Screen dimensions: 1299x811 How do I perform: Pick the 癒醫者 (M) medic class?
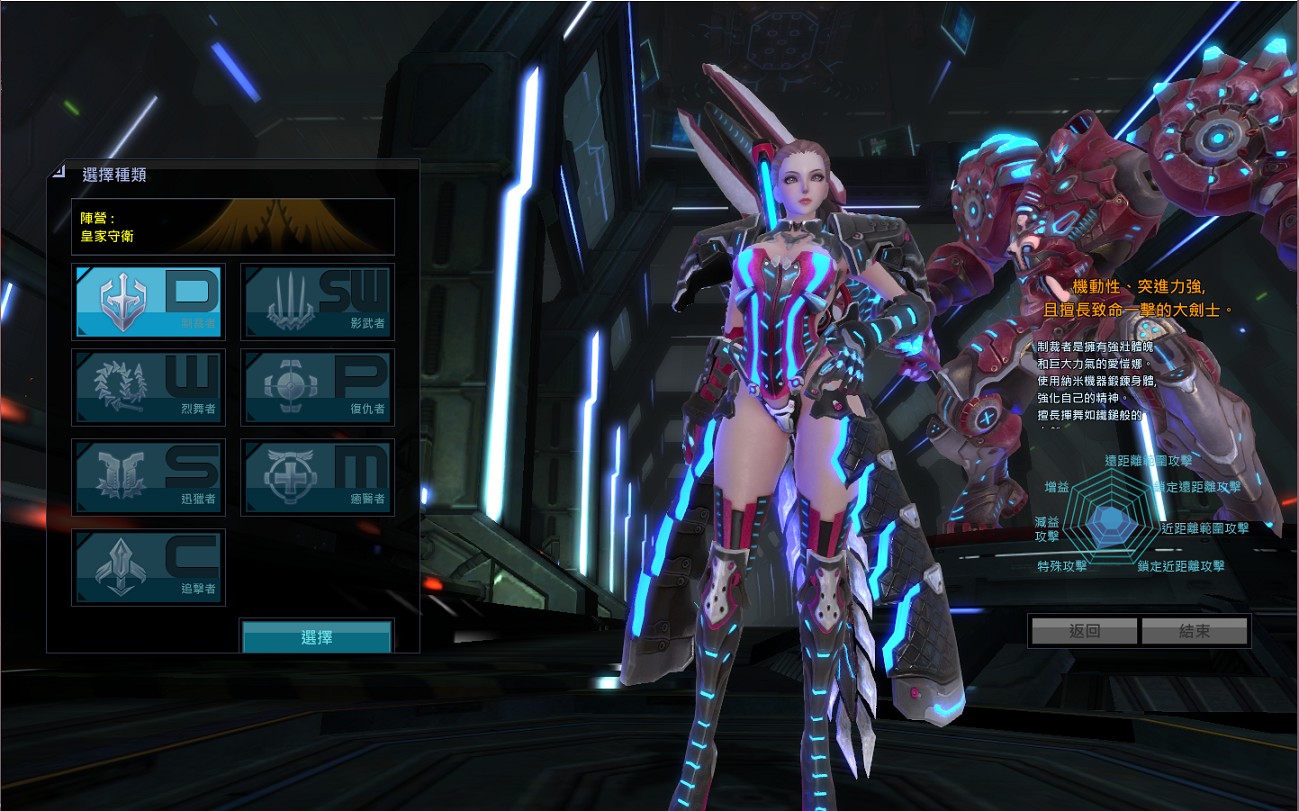coord(318,477)
